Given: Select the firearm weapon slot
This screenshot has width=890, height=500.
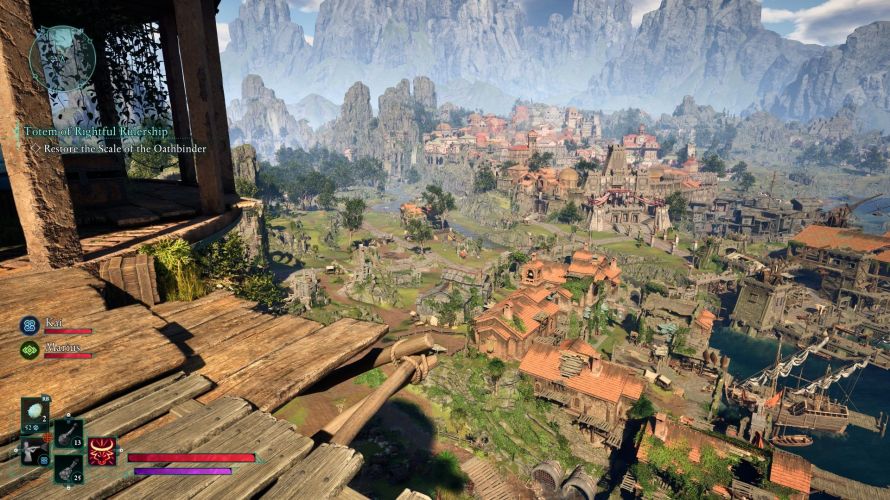Looking at the screenshot, I should pos(33,452).
